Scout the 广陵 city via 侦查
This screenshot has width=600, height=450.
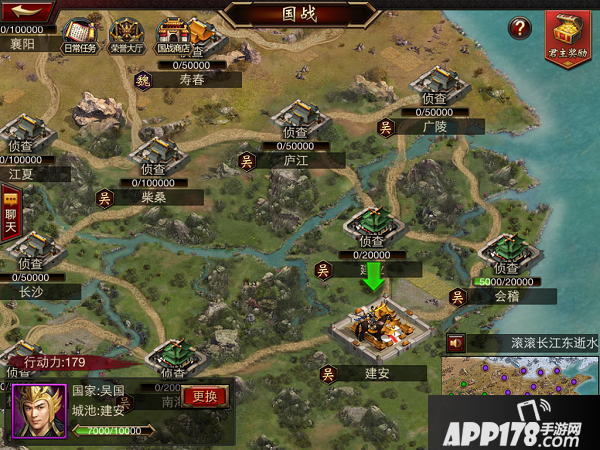pos(434,98)
